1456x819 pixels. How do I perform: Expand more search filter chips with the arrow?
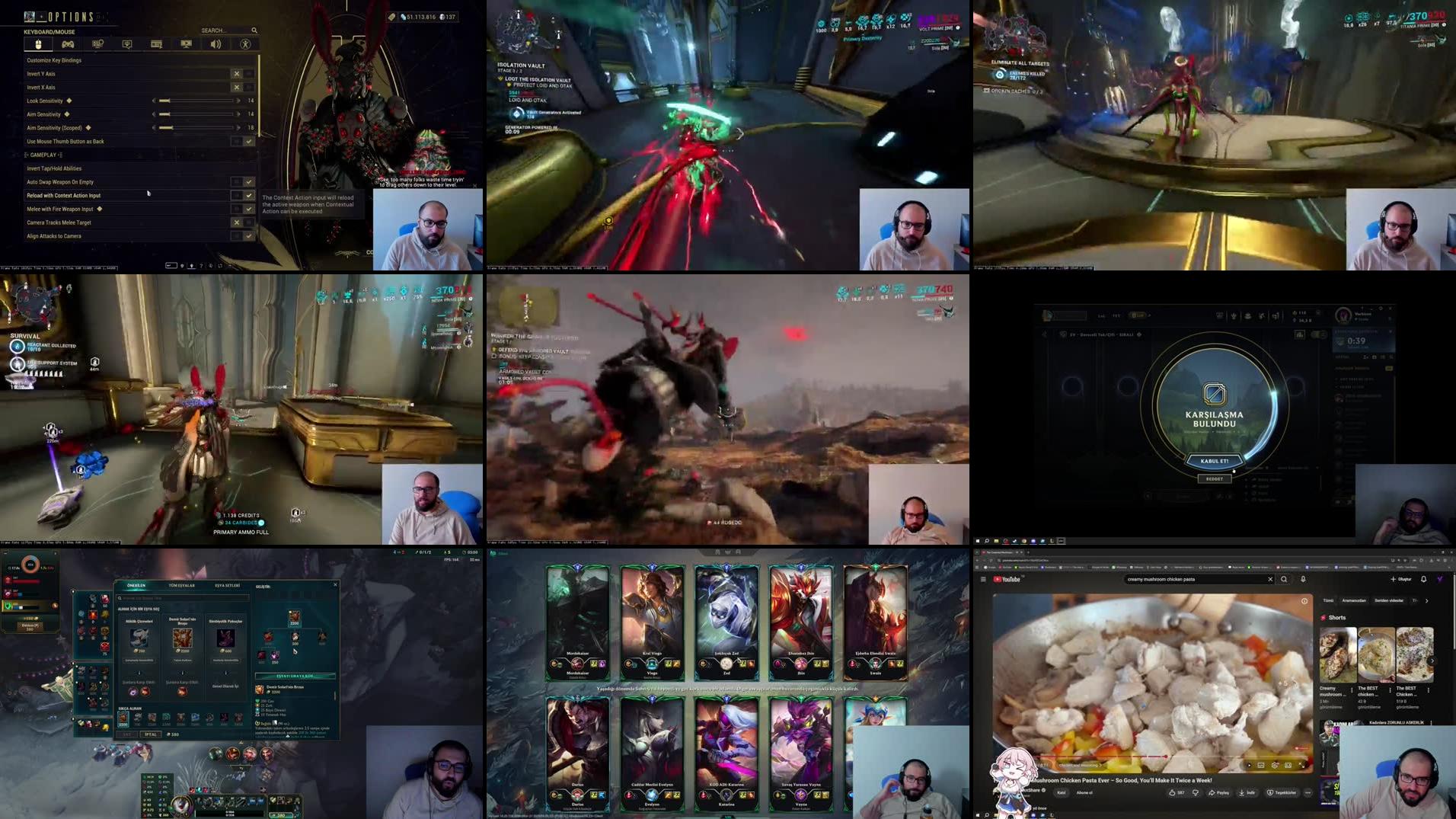1427,601
